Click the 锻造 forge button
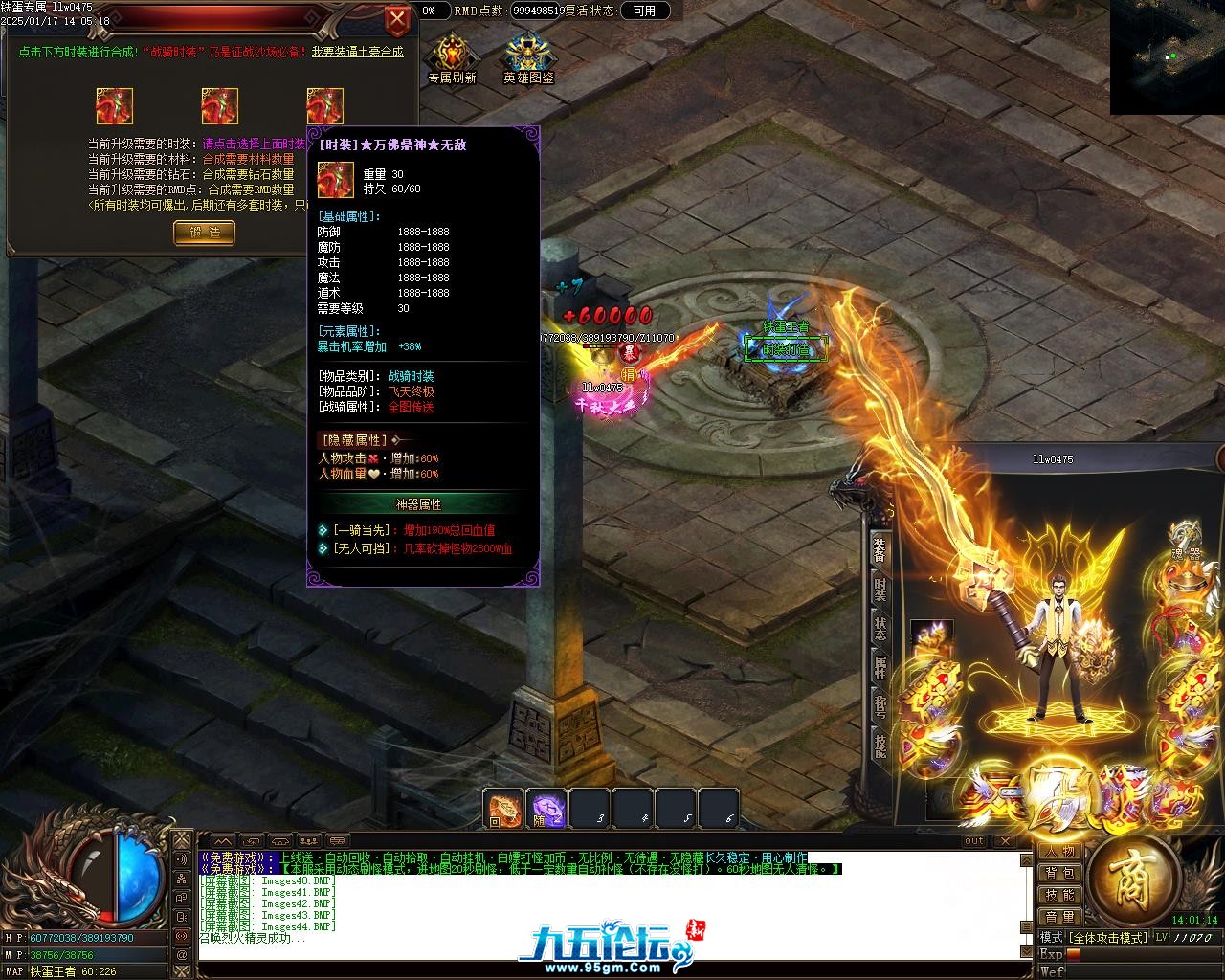Screen dimensions: 1225x980 click(204, 232)
